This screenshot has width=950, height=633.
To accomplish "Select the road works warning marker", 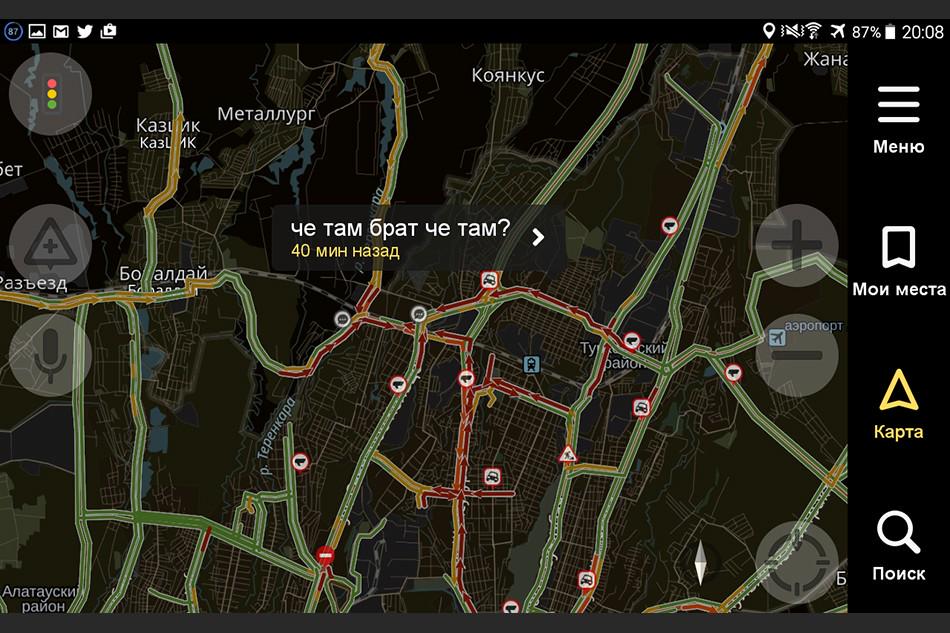I will pyautogui.click(x=568, y=455).
